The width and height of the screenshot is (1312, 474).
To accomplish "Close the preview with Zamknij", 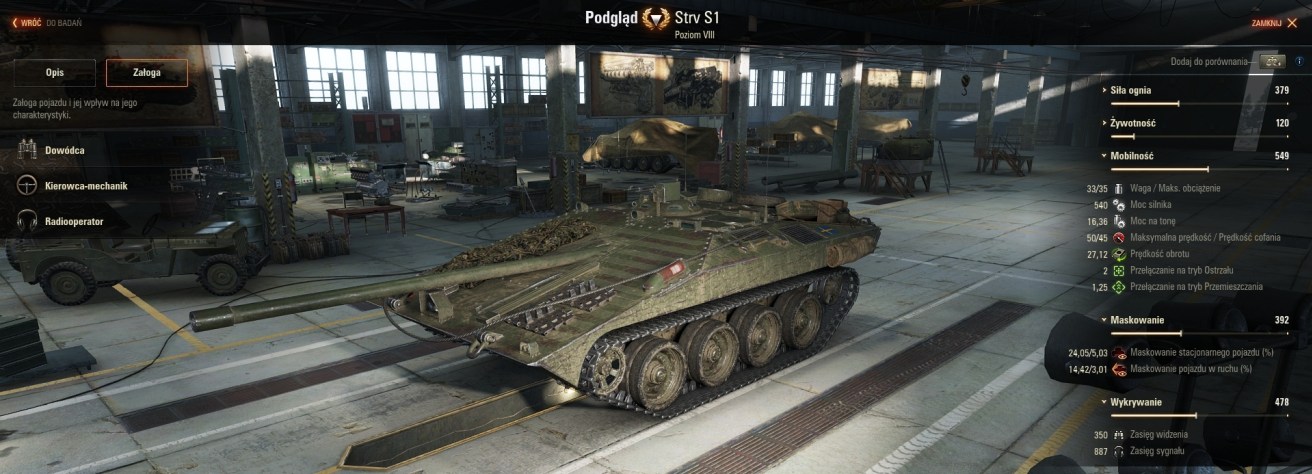I will [1273, 23].
